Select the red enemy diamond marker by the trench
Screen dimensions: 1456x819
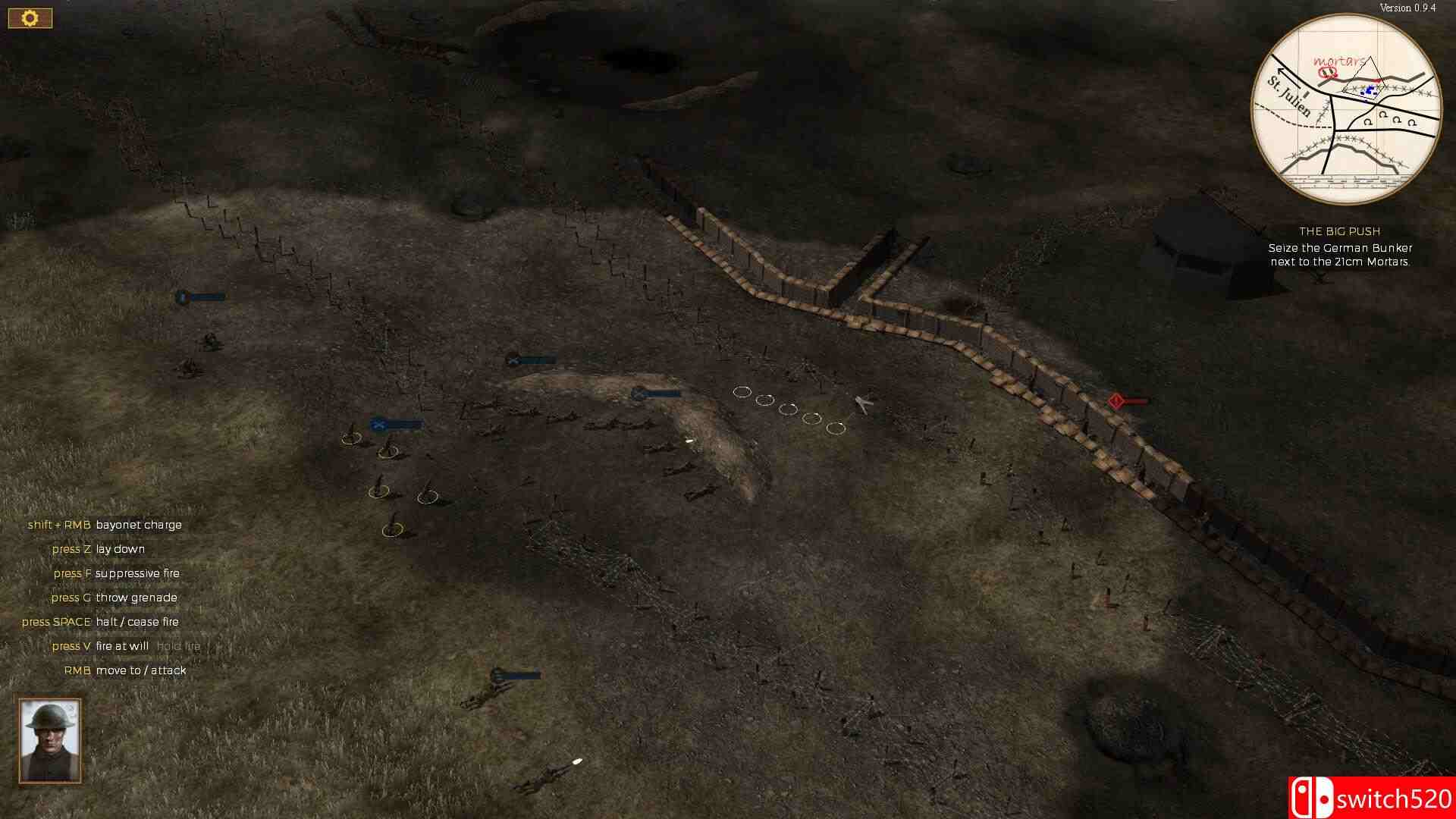pos(1116,400)
